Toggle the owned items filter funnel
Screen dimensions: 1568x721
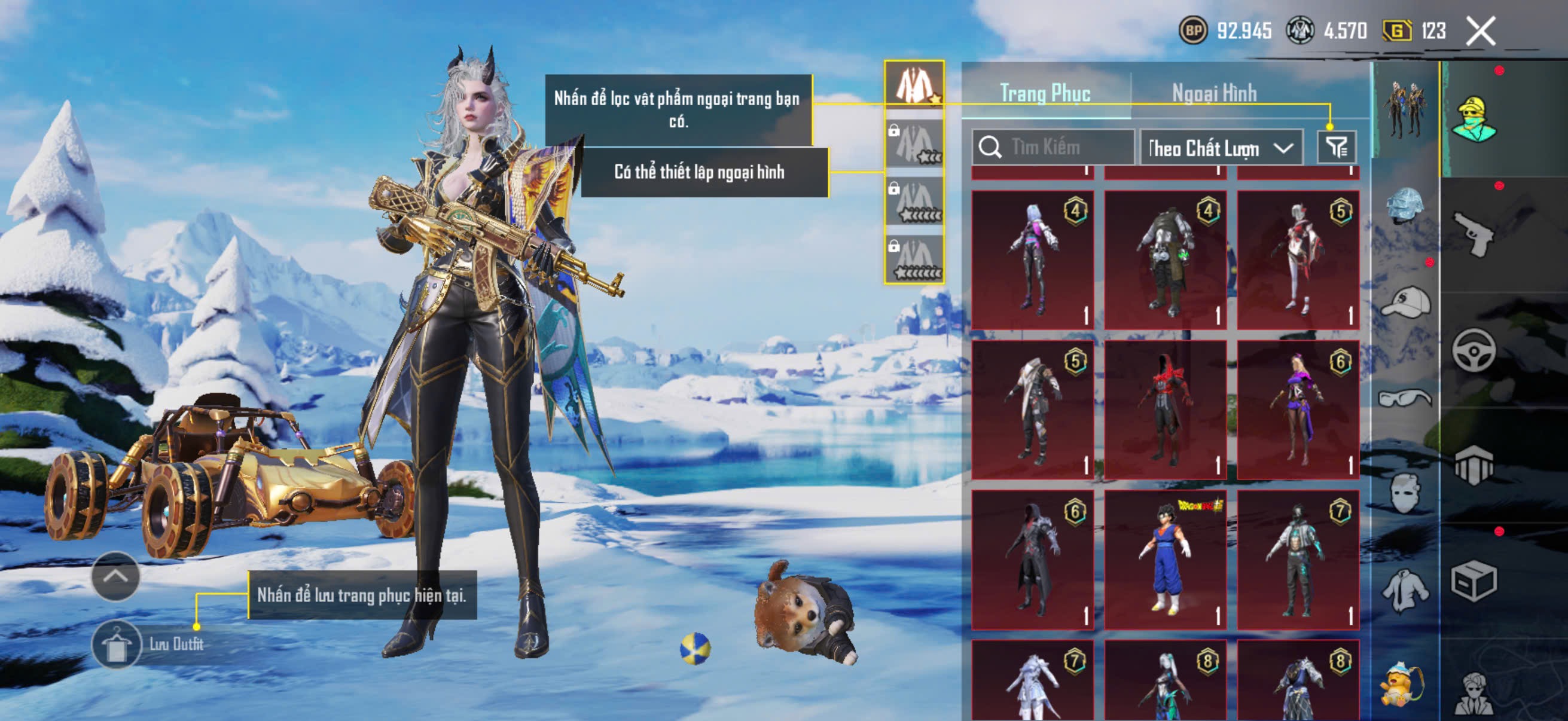1336,147
